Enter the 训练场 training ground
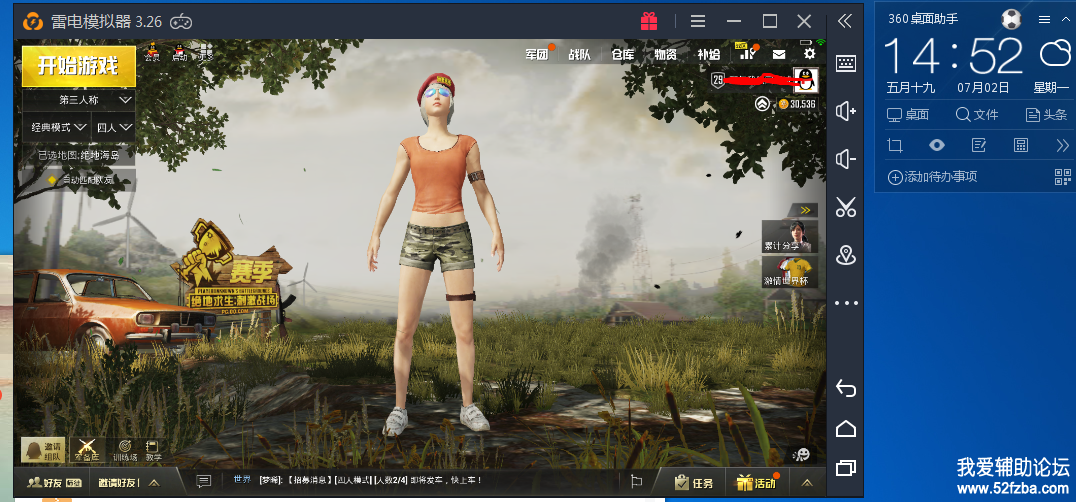This screenshot has height=502, width=1076. 125,450
